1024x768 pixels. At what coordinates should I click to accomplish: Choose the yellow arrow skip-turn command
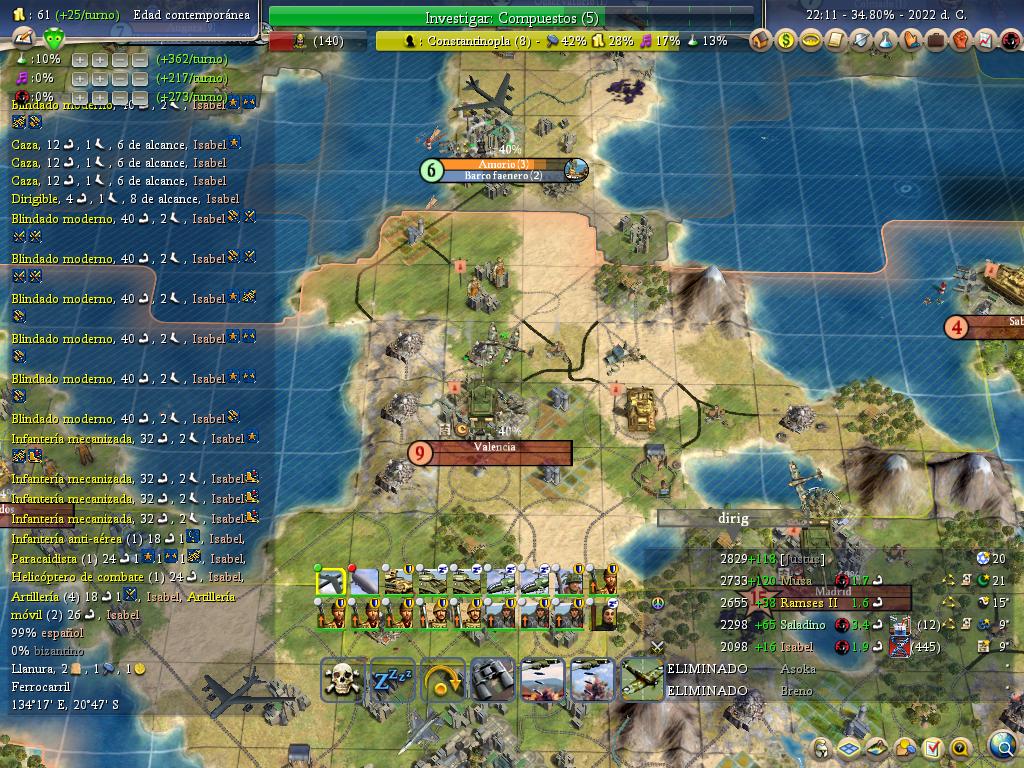(442, 680)
